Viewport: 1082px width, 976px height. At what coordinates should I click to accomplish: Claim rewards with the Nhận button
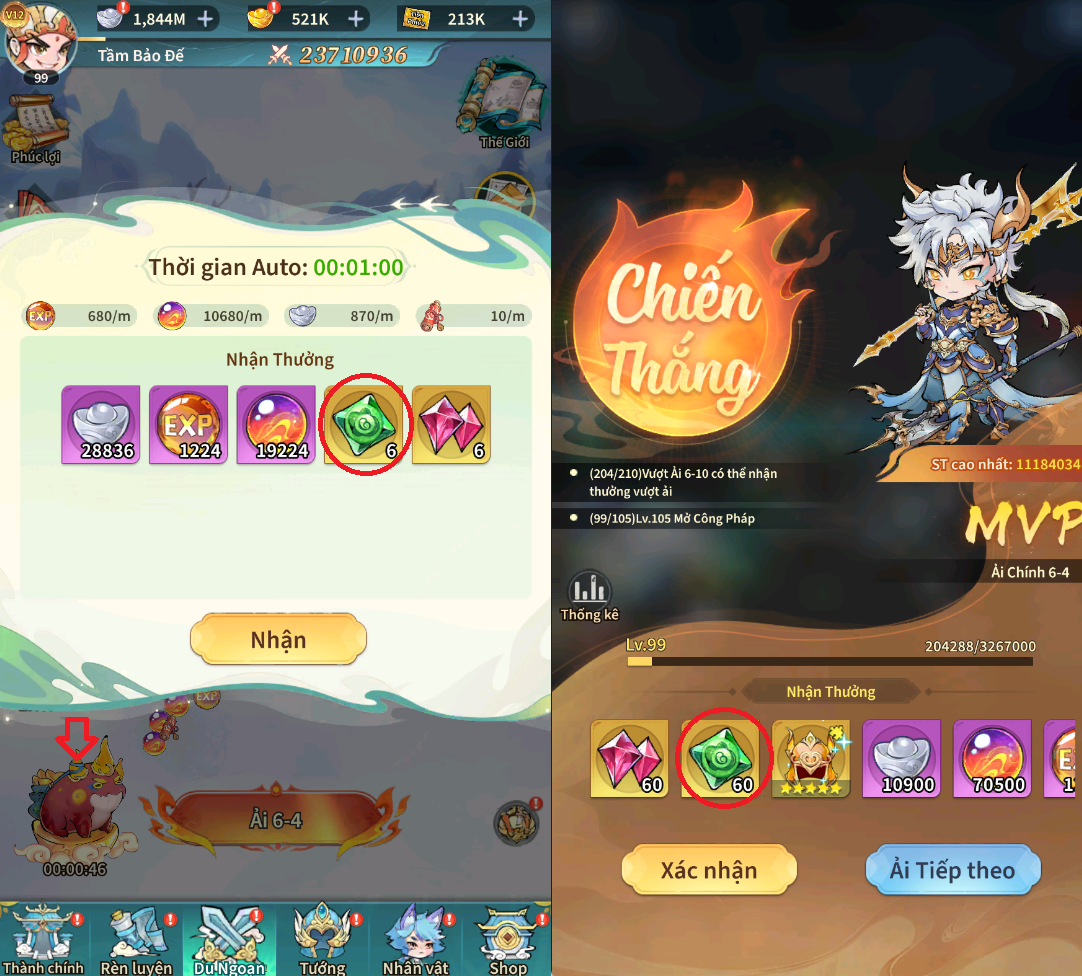pos(278,640)
